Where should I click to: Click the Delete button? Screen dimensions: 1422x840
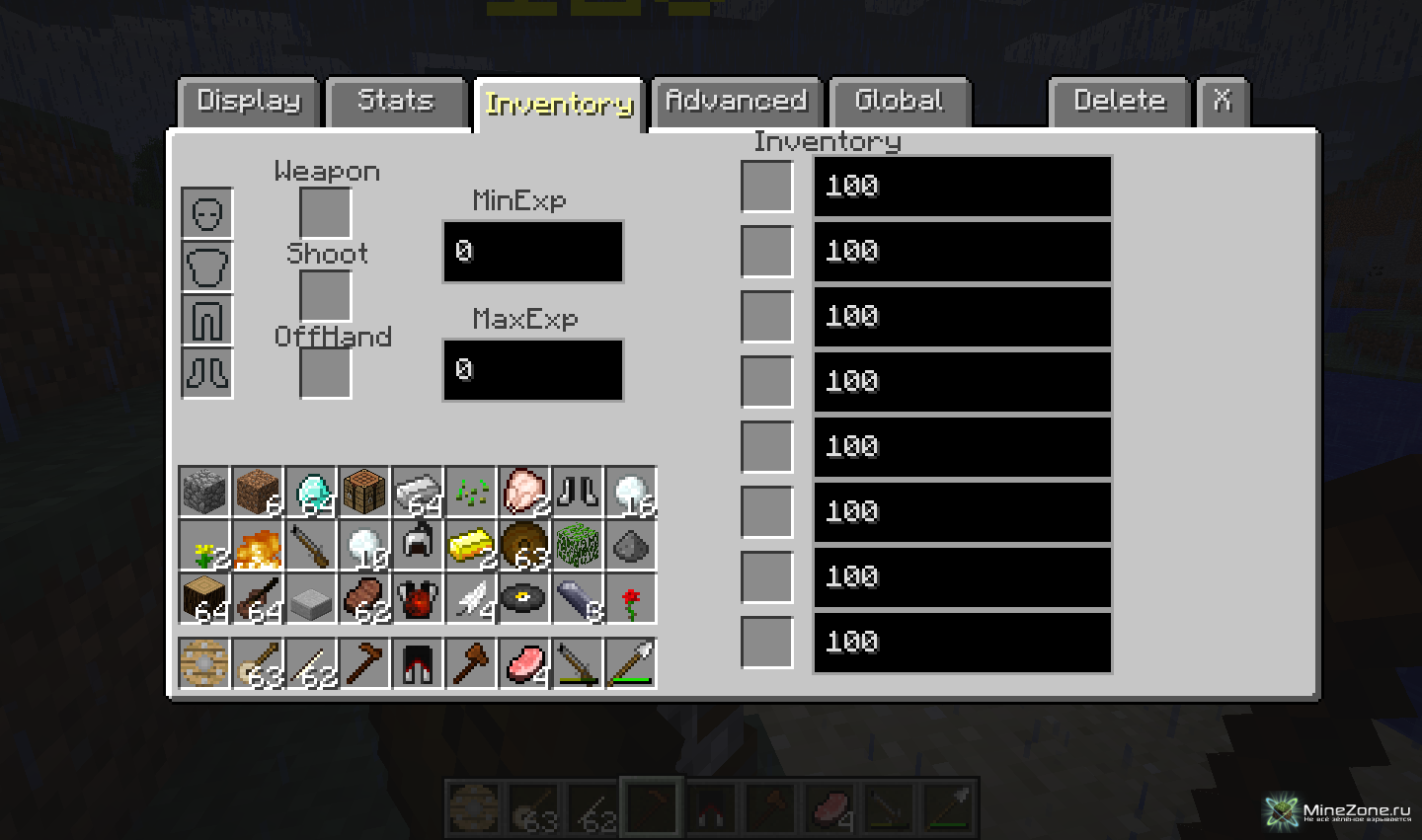tap(1119, 102)
